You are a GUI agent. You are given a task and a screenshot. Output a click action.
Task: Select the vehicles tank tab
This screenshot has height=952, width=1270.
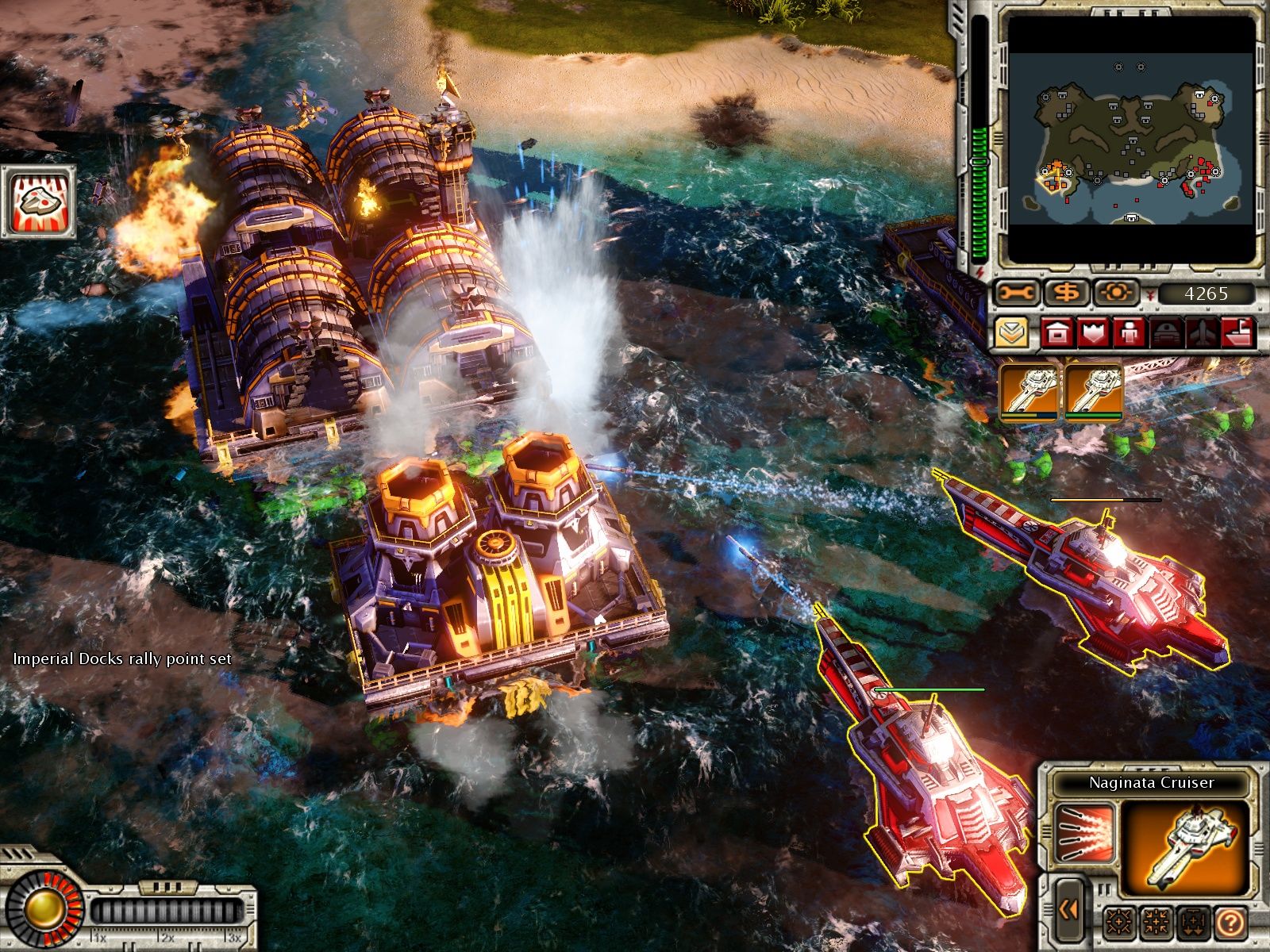click(1164, 333)
